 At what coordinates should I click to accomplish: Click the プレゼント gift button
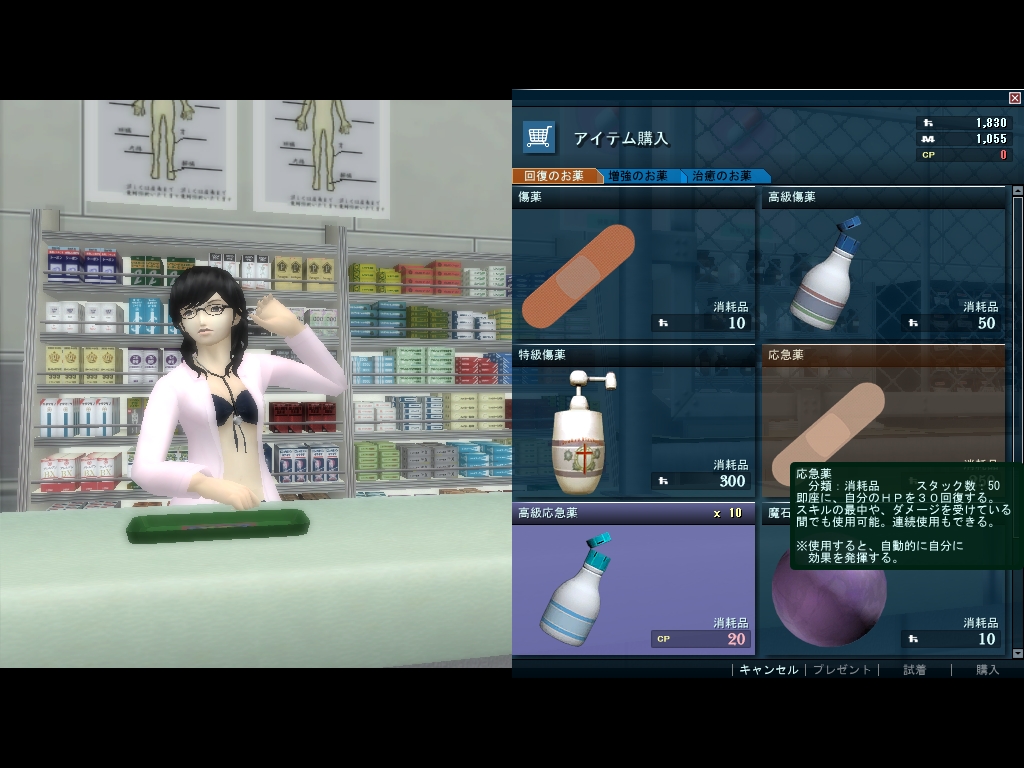click(841, 670)
